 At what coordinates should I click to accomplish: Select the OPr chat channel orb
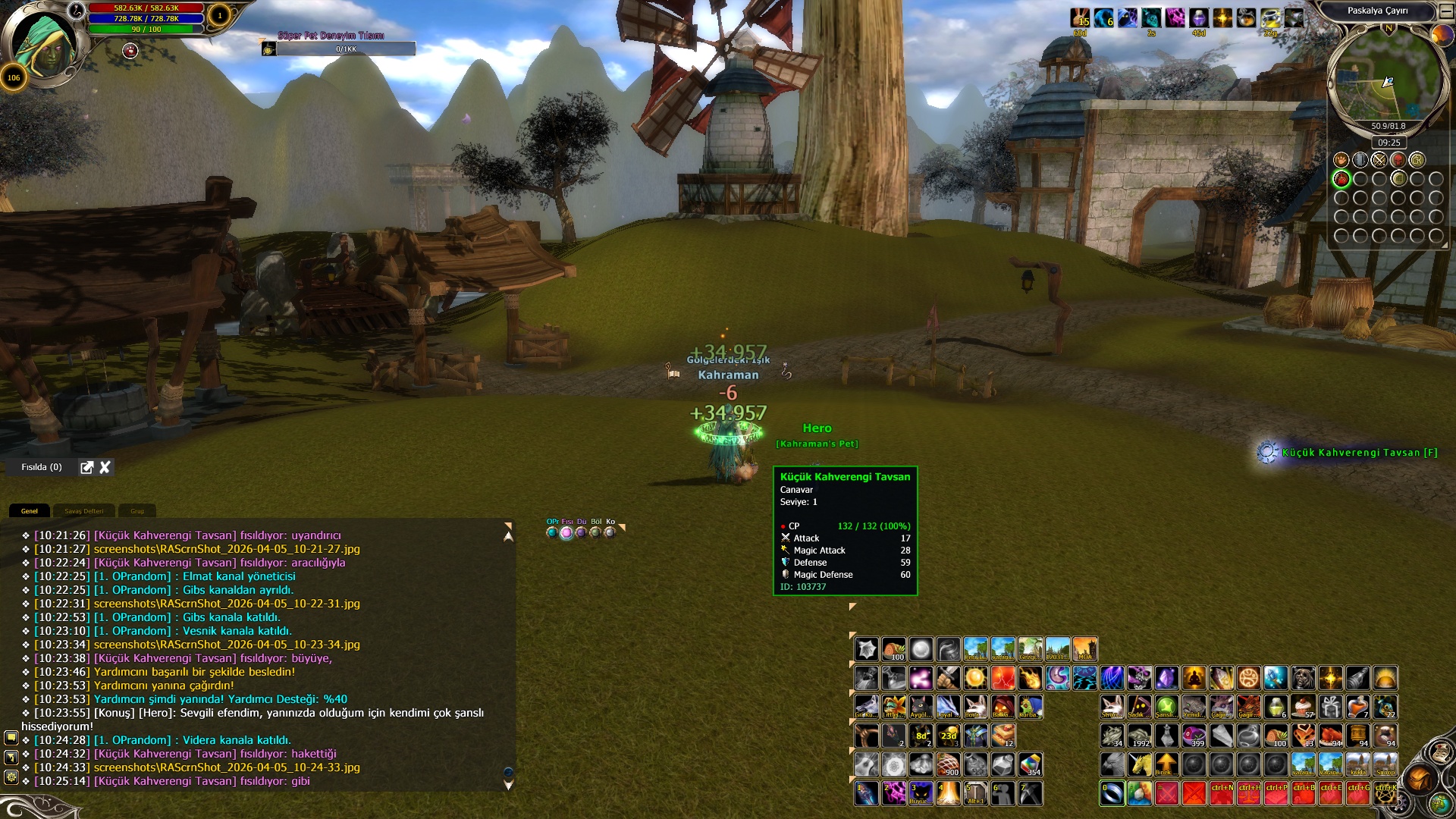(x=552, y=532)
